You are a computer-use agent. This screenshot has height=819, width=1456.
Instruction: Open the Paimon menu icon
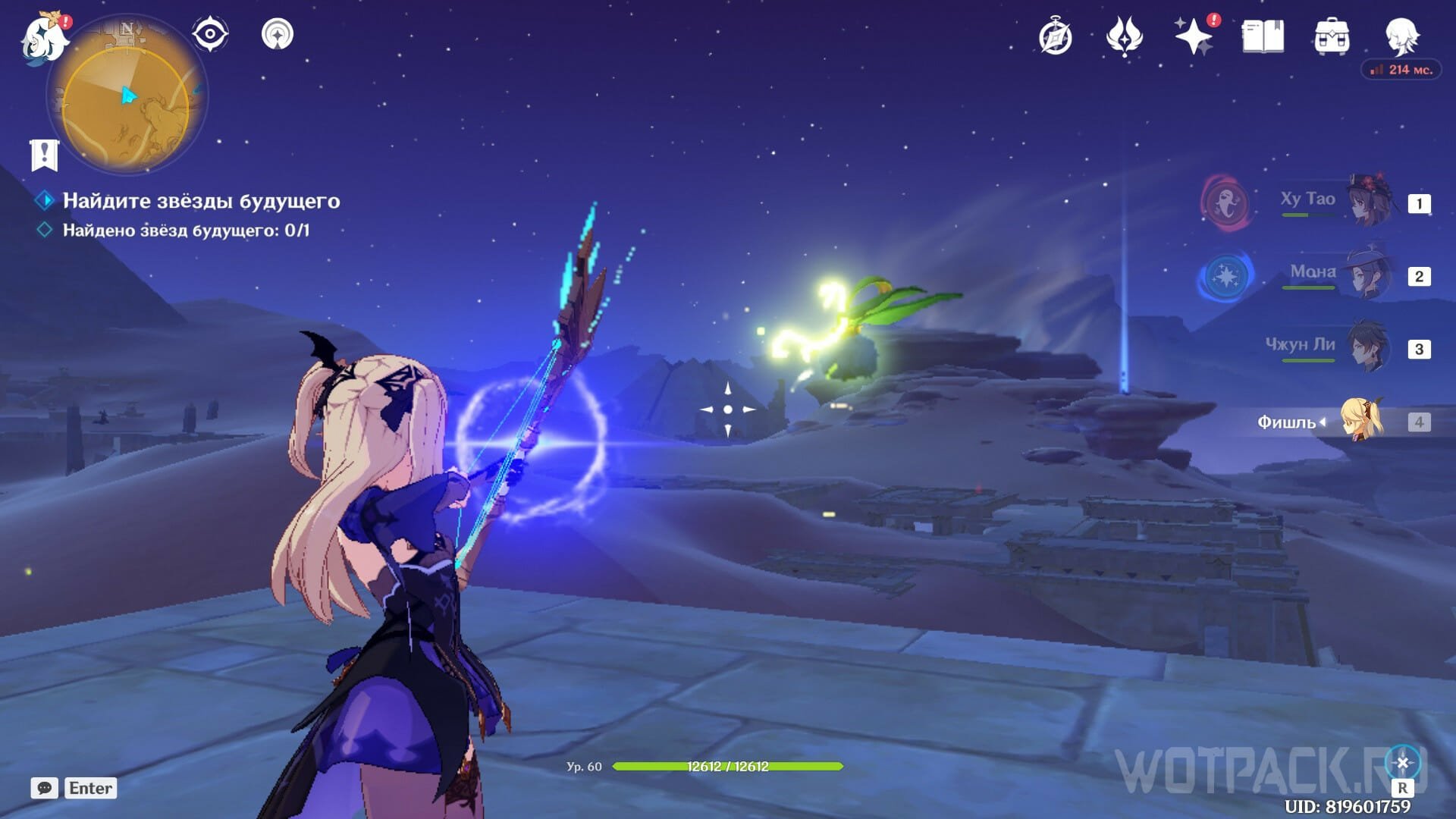[x=44, y=38]
